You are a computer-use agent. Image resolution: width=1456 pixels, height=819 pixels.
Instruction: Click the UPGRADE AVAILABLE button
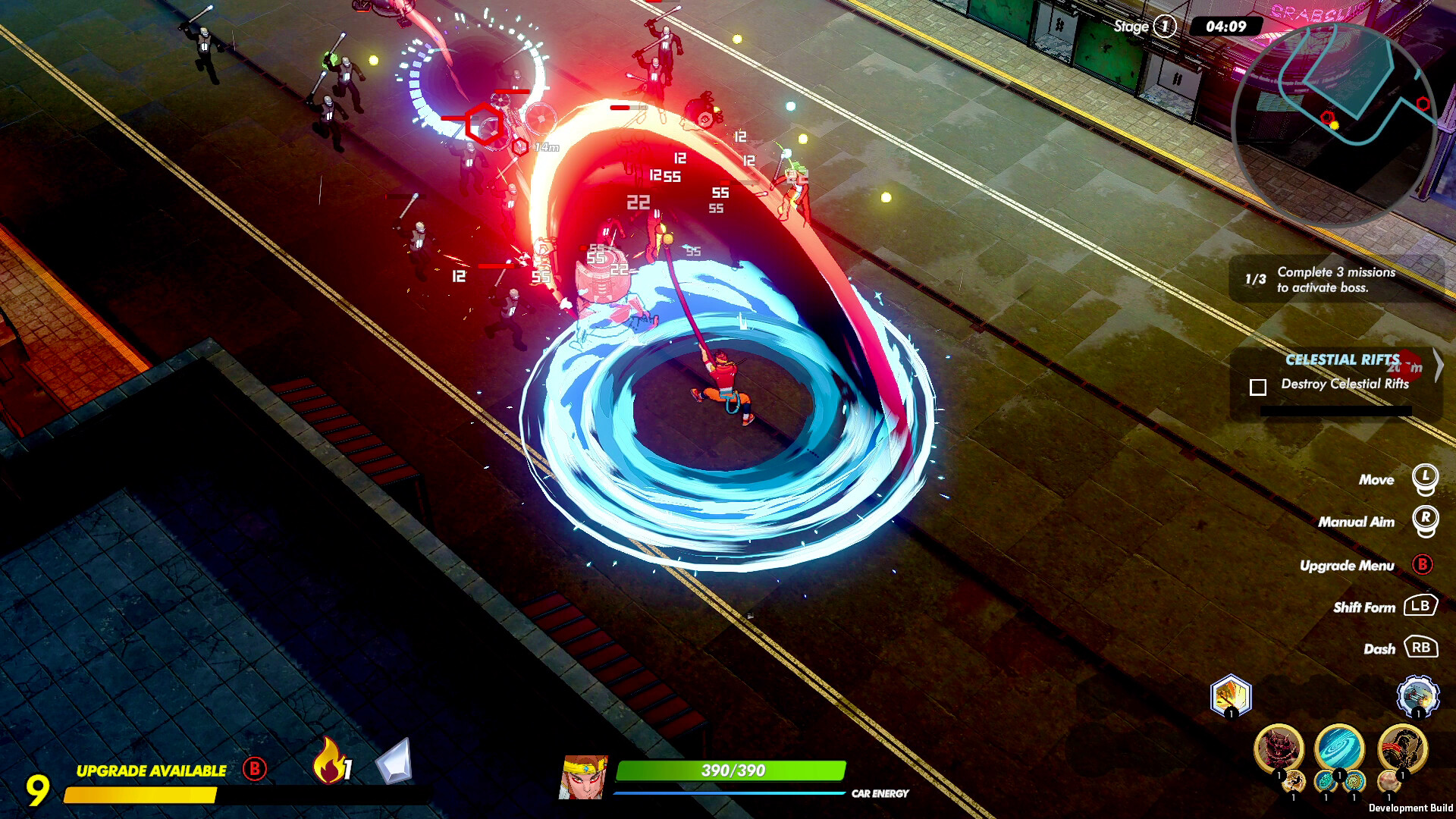[150, 770]
